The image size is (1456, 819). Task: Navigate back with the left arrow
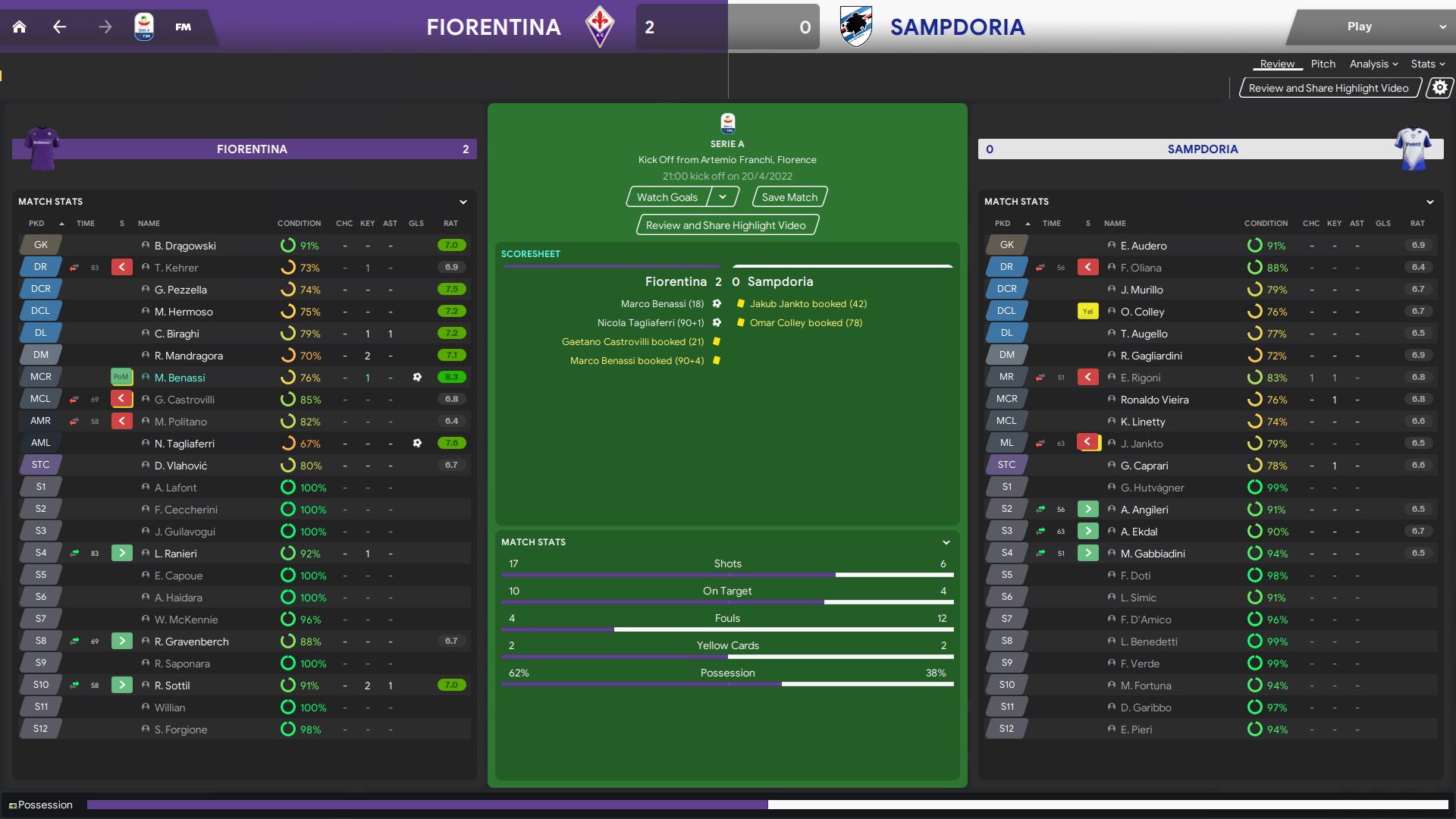pyautogui.click(x=60, y=27)
